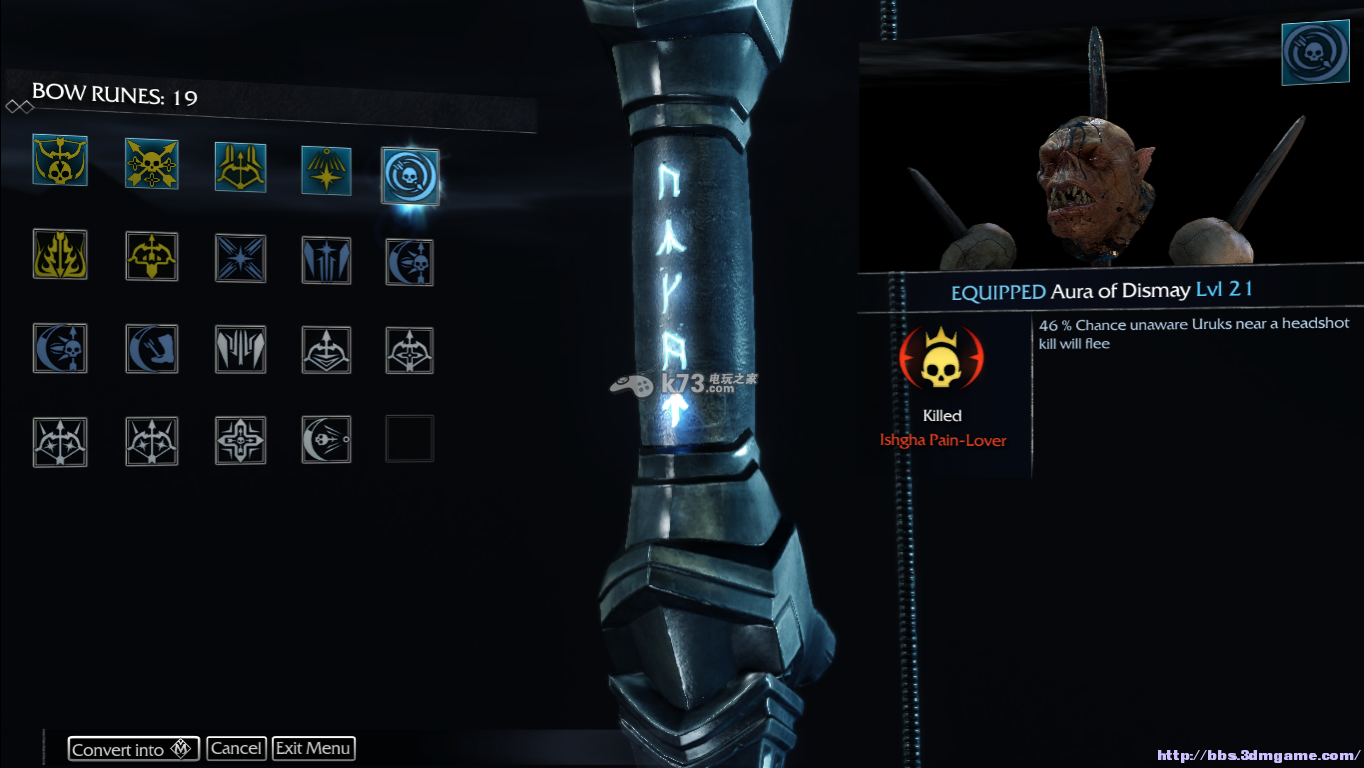
Task: Select the silver ornate cross rune
Action: click(241, 441)
